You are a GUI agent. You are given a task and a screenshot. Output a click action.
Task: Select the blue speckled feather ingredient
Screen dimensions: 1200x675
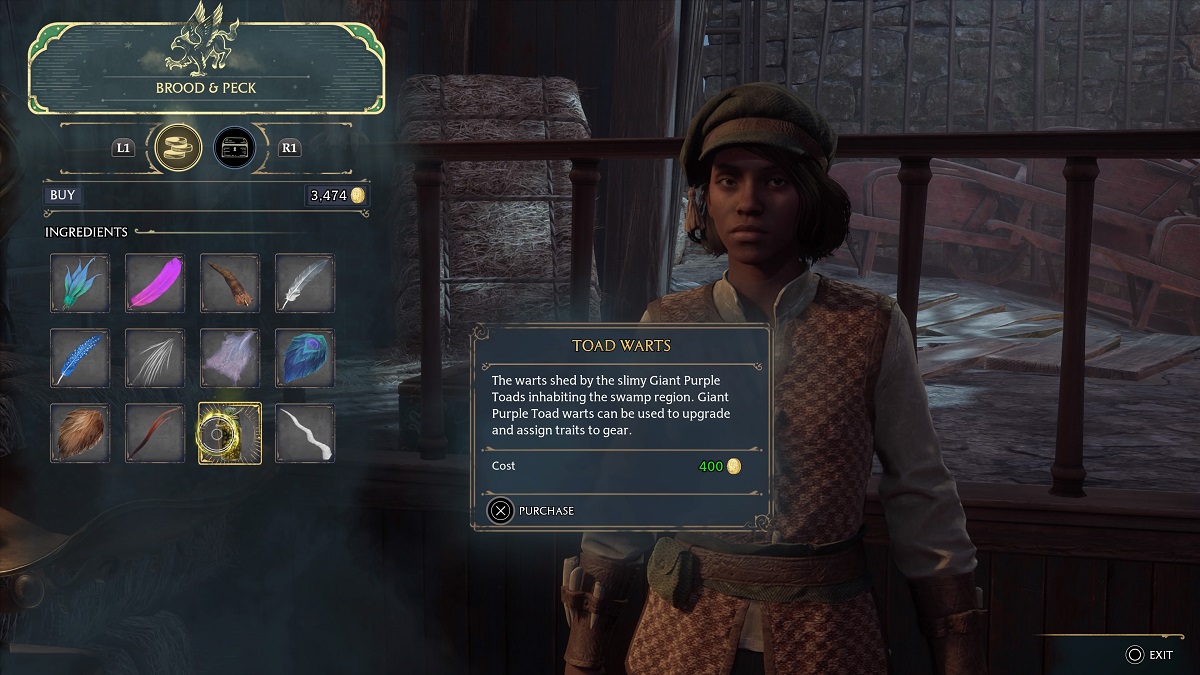coord(80,358)
